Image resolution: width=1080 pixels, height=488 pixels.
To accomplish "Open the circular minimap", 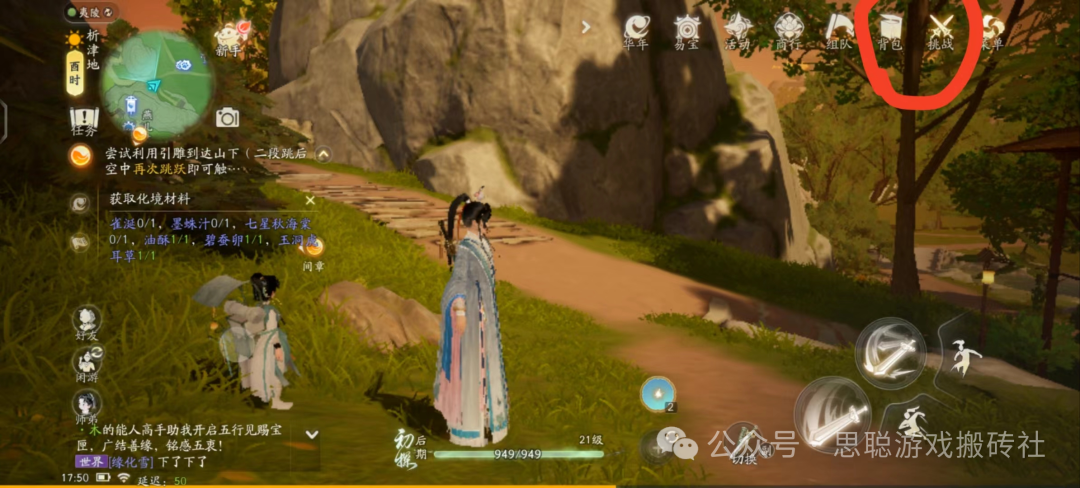I will click(x=157, y=83).
